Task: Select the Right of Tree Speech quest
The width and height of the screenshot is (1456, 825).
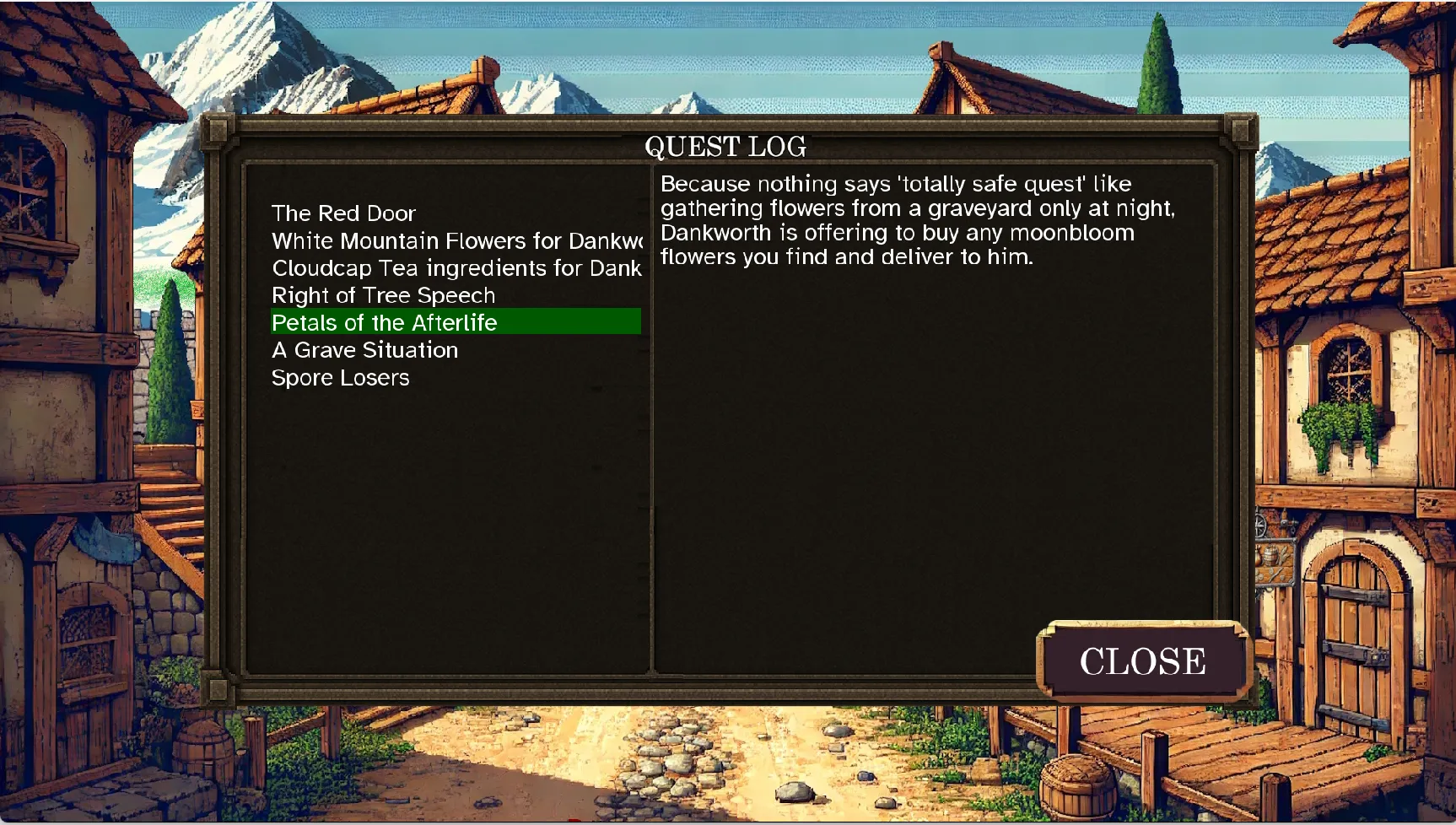Action: (383, 295)
